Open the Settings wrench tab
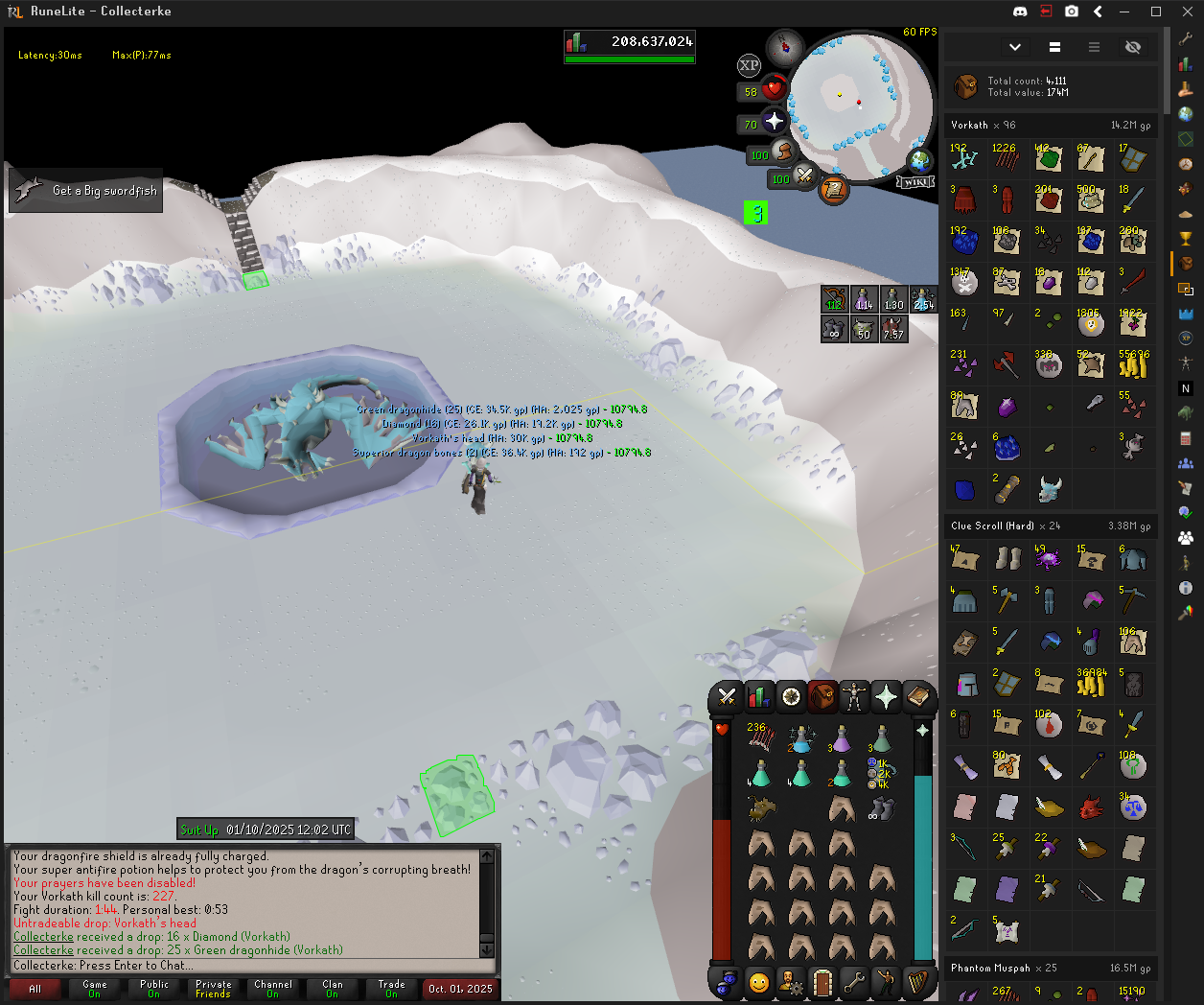This screenshot has height=1005, width=1204. pos(854,983)
